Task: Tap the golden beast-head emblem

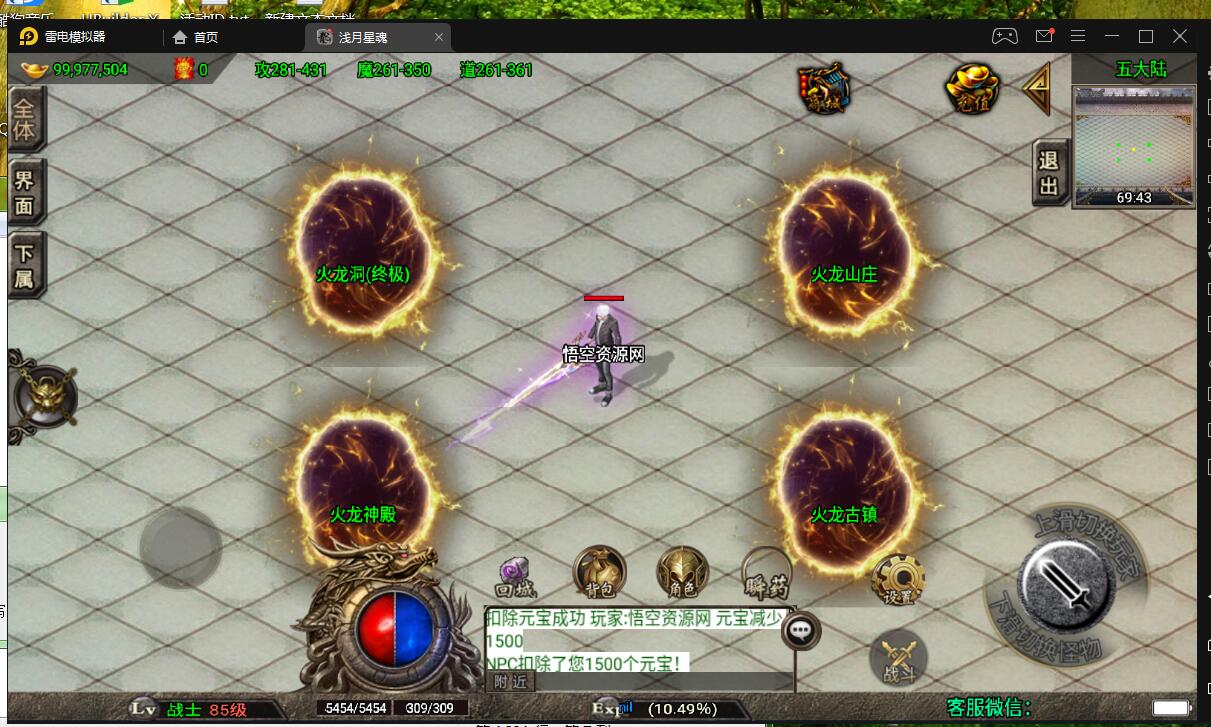Action: tap(44, 397)
